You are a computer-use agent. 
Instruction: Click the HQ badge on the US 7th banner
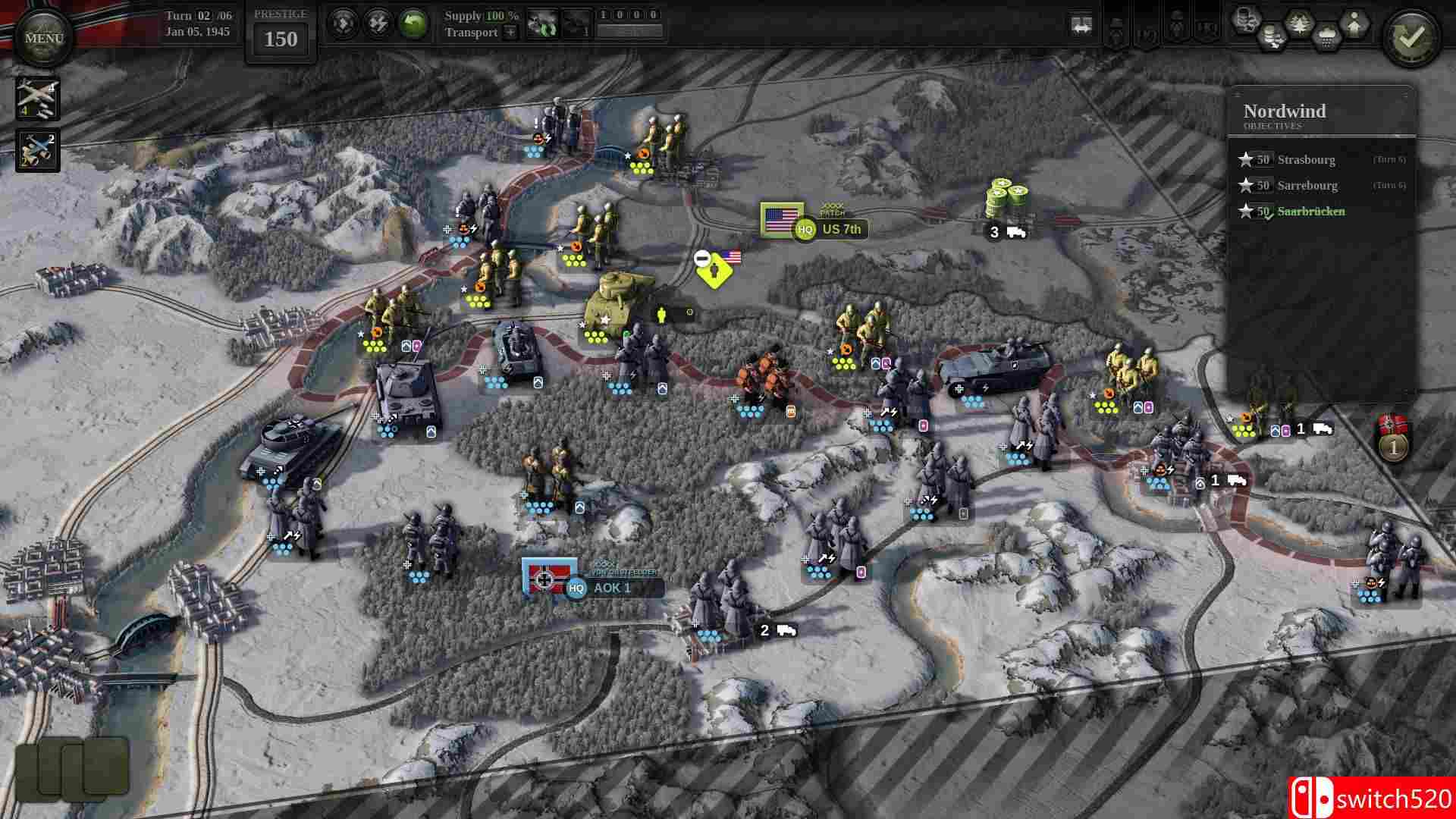(x=804, y=227)
